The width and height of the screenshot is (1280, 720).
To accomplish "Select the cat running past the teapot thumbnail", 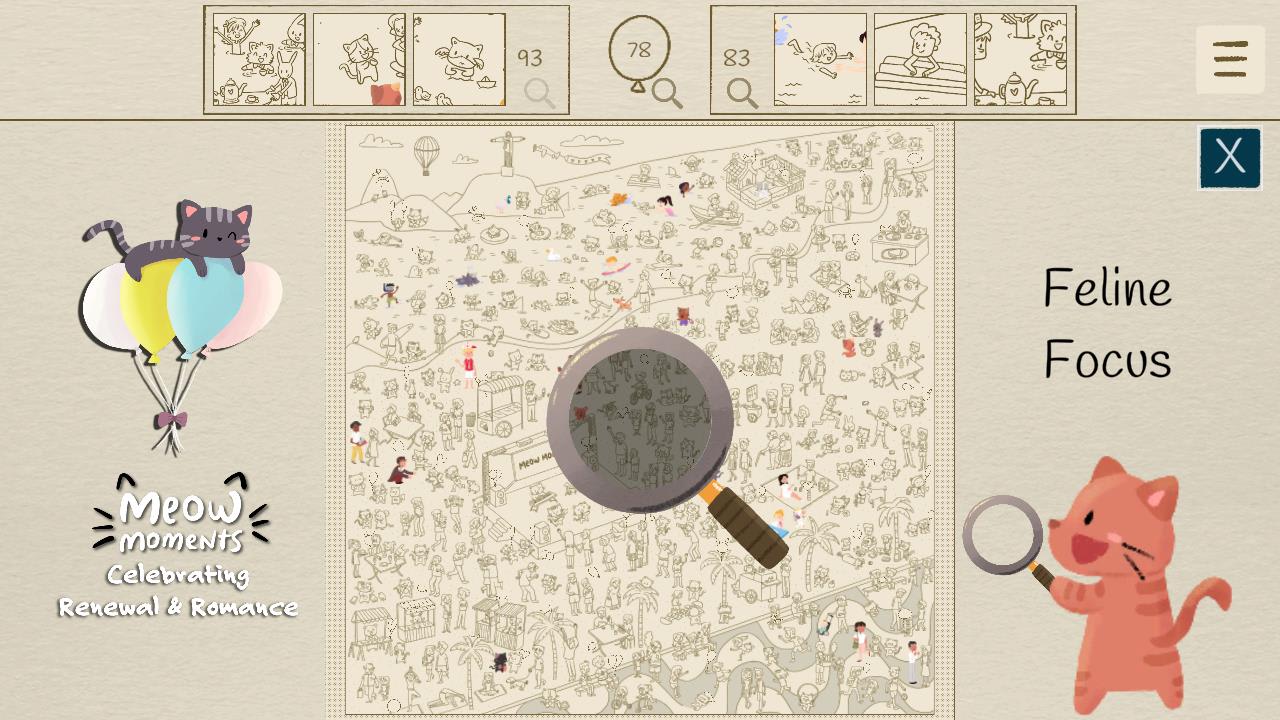I will coord(1018,60).
